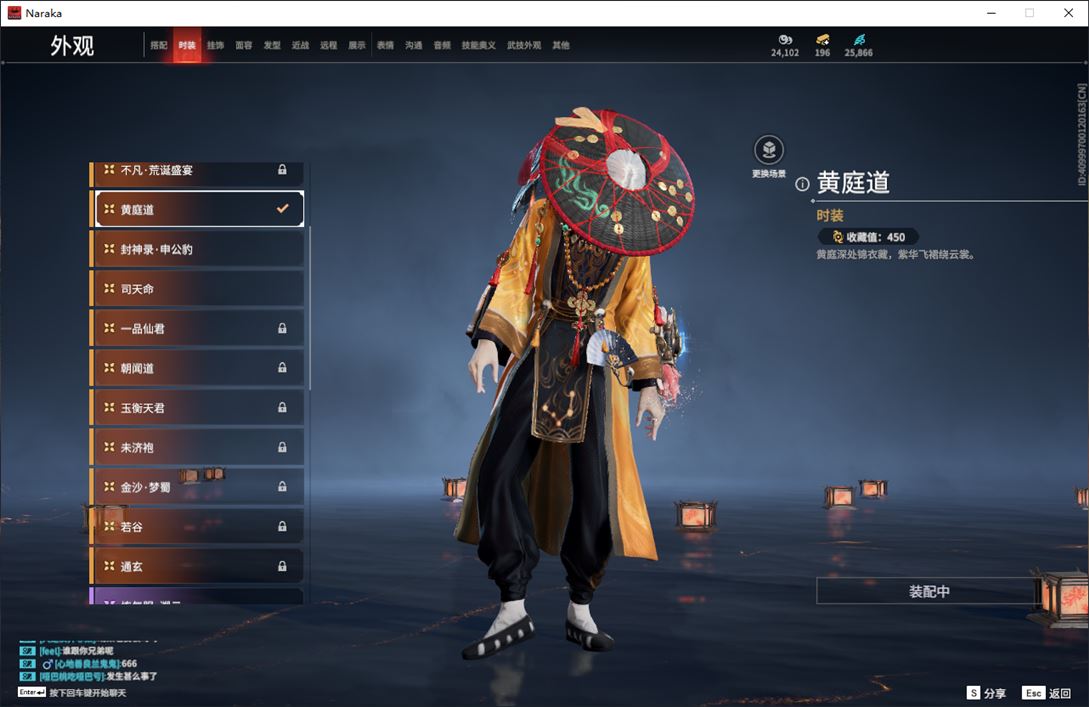Go to the 武技外观 tab
This screenshot has height=707, width=1089.
coord(523,45)
